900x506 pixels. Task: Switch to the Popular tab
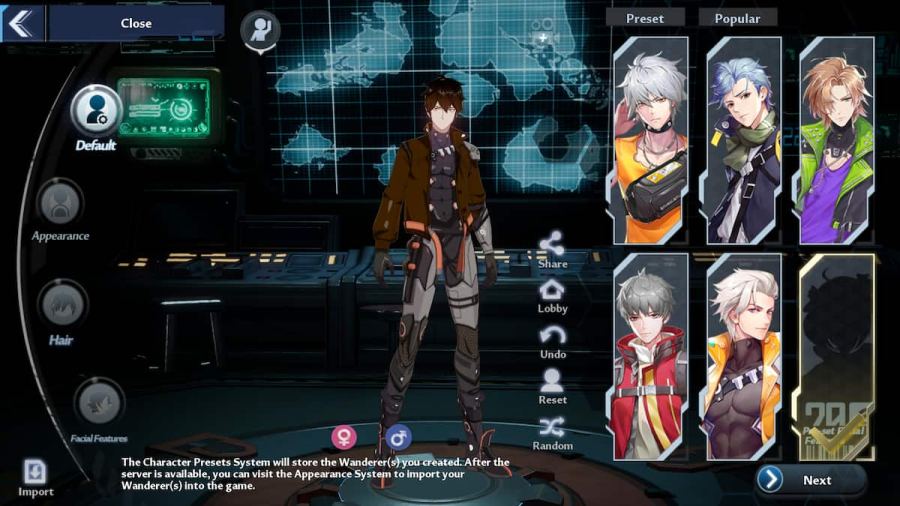tap(738, 18)
